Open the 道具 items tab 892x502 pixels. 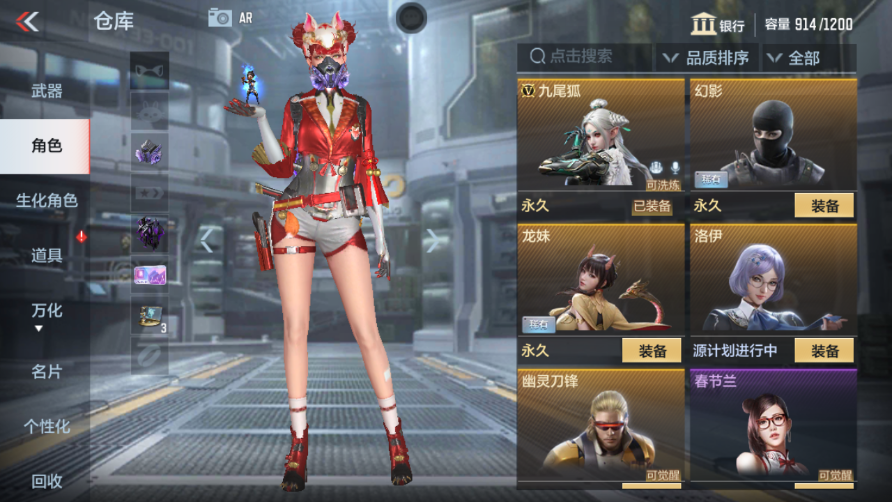click(x=46, y=255)
